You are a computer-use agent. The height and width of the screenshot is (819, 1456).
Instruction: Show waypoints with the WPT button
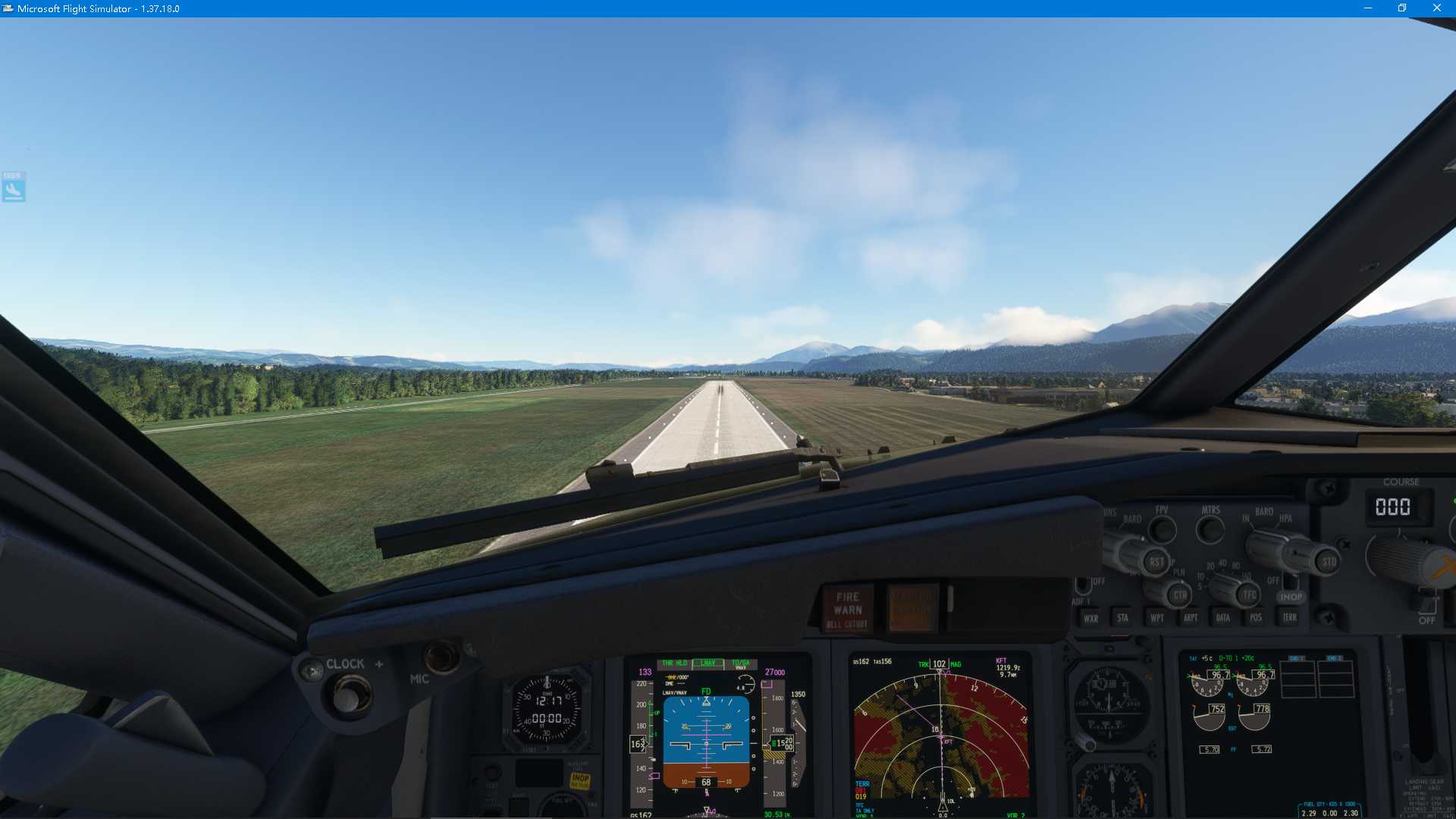(1157, 618)
